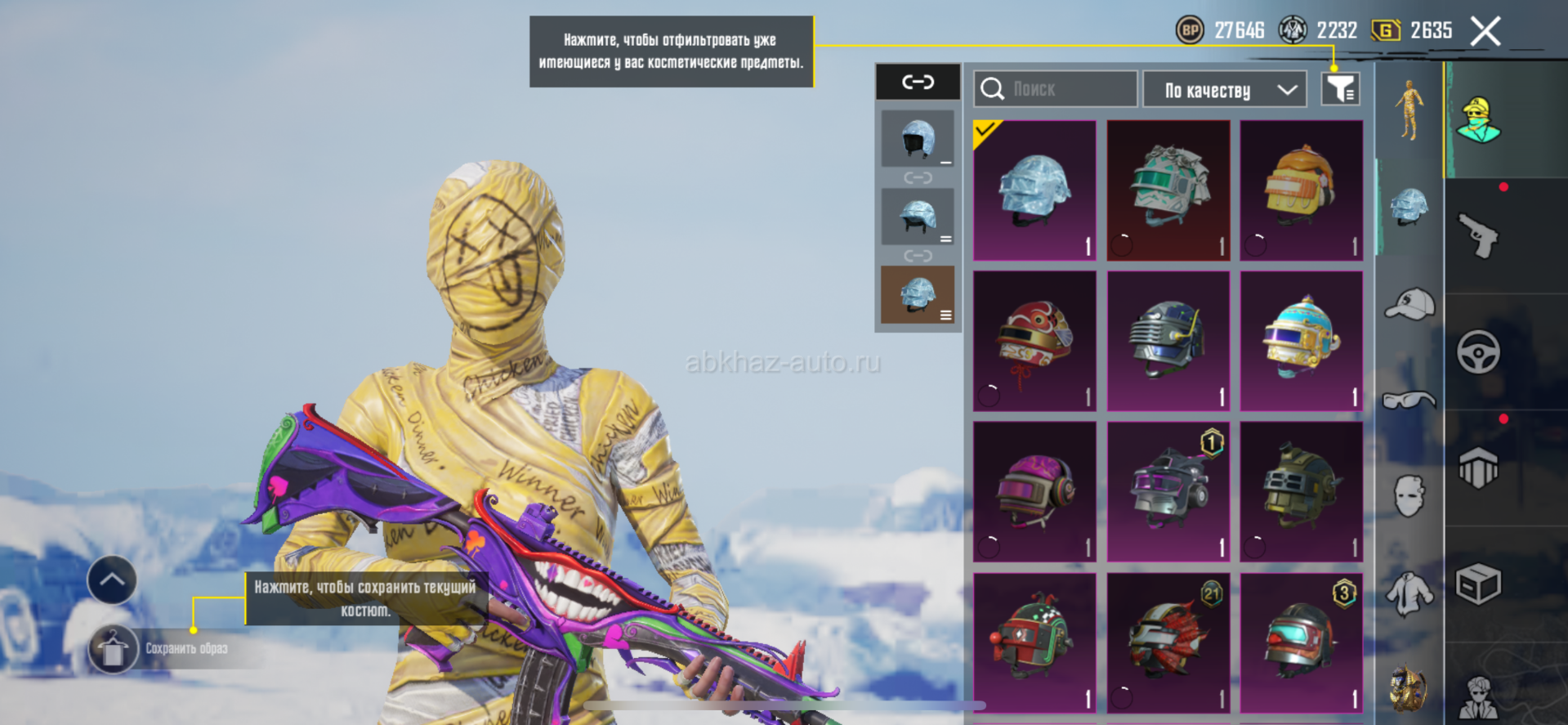Select the level-one helmet slot with dark visor
The height and width of the screenshot is (725, 1568).
(918, 139)
